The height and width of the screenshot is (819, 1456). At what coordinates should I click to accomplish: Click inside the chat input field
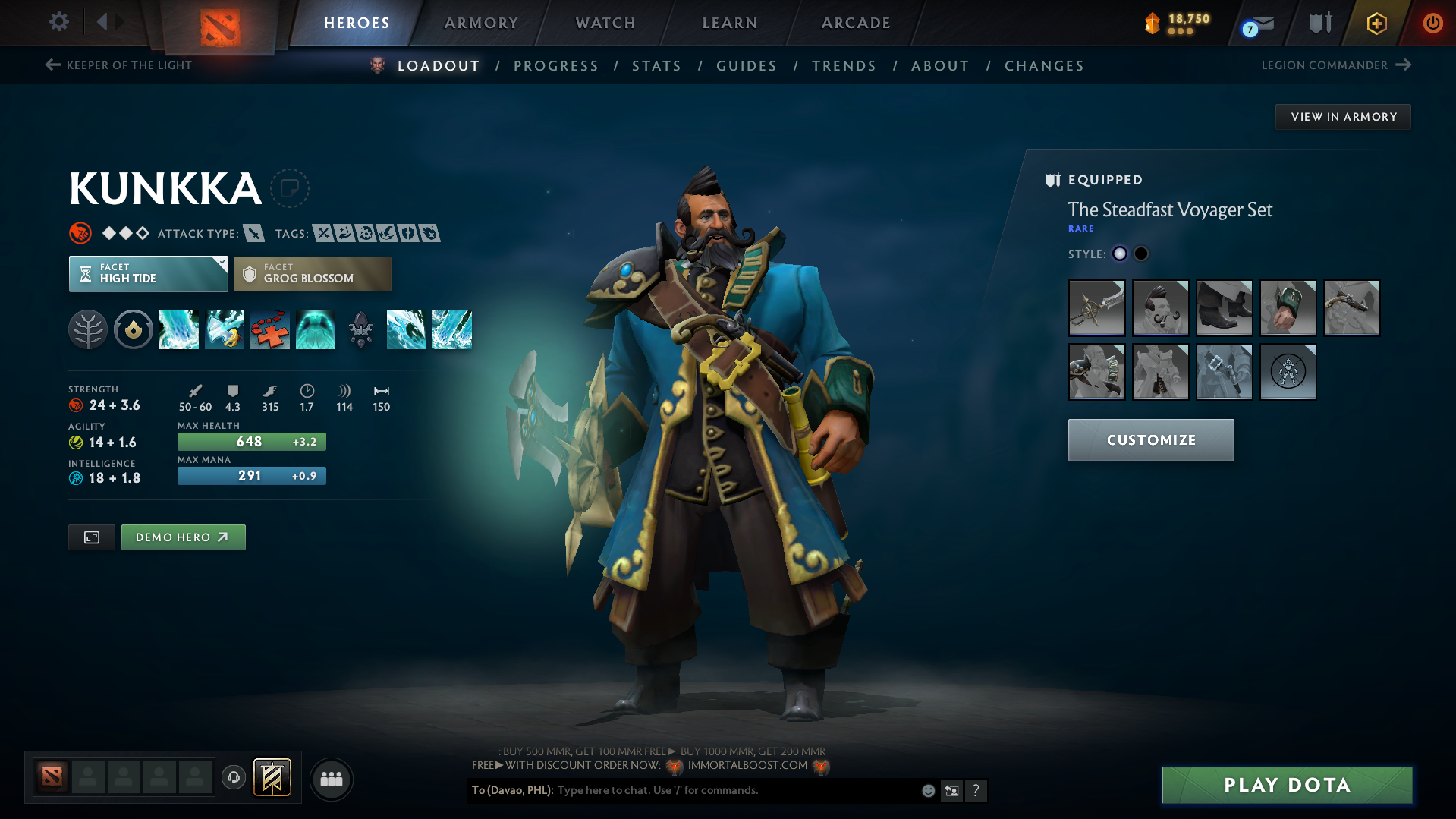click(721, 790)
